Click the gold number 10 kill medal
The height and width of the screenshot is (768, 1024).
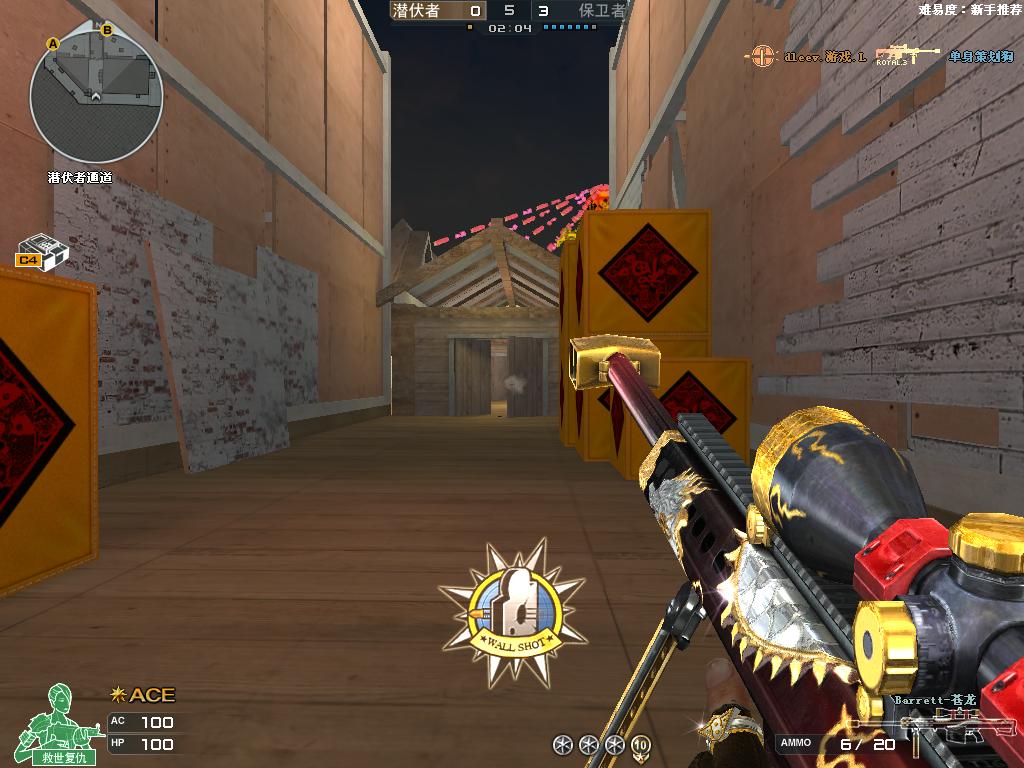[x=640, y=744]
